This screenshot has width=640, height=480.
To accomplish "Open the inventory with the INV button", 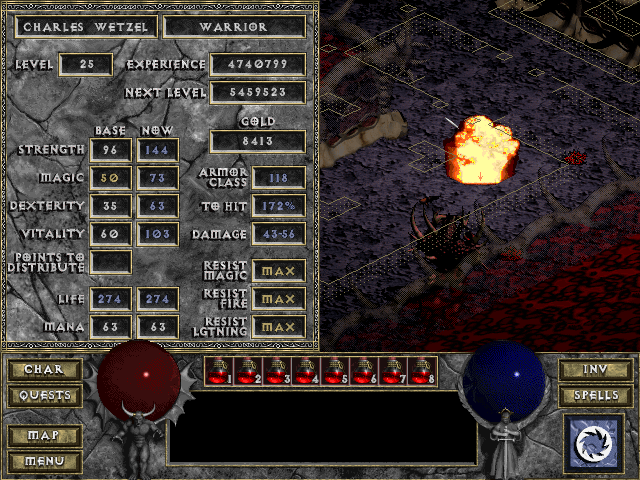I will pos(595,370).
